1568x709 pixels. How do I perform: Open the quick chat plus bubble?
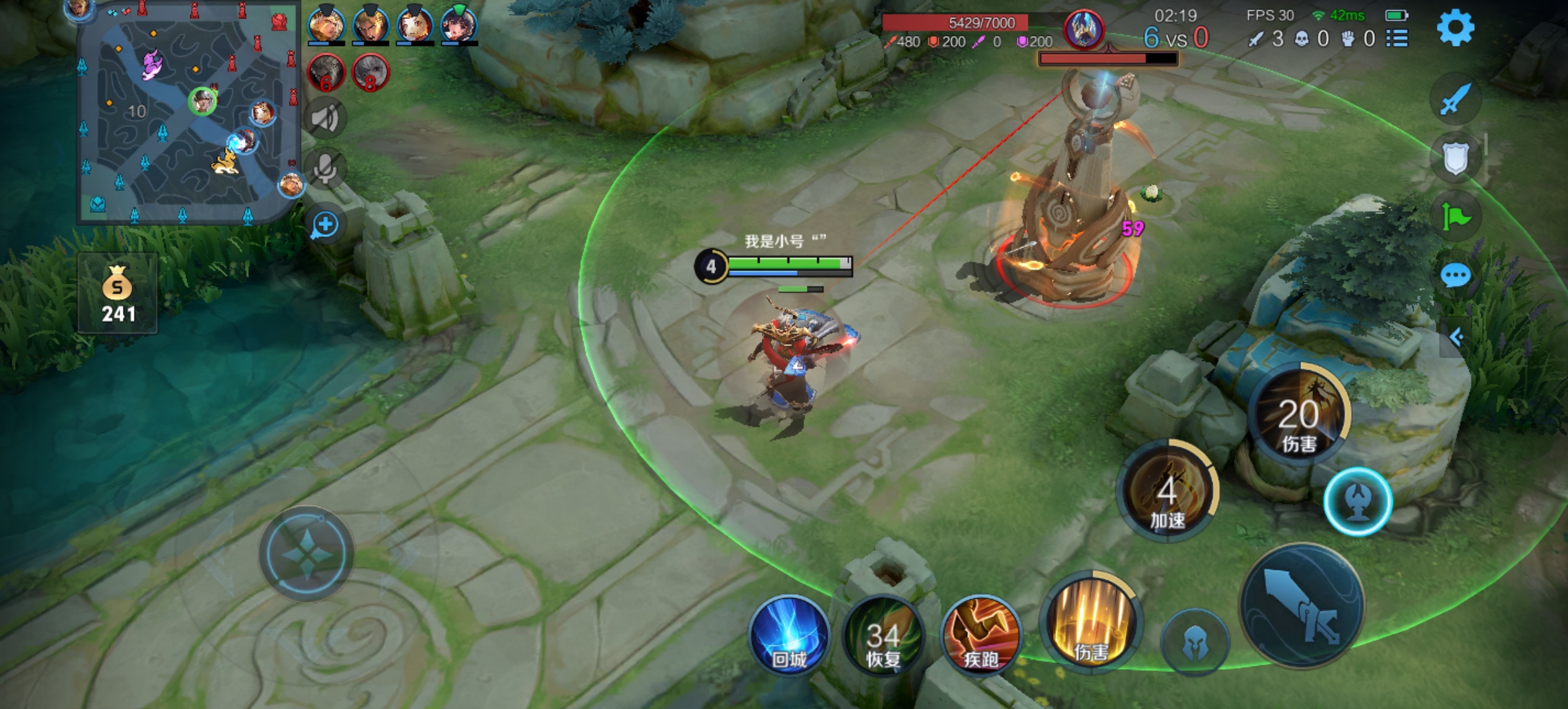coord(325,225)
